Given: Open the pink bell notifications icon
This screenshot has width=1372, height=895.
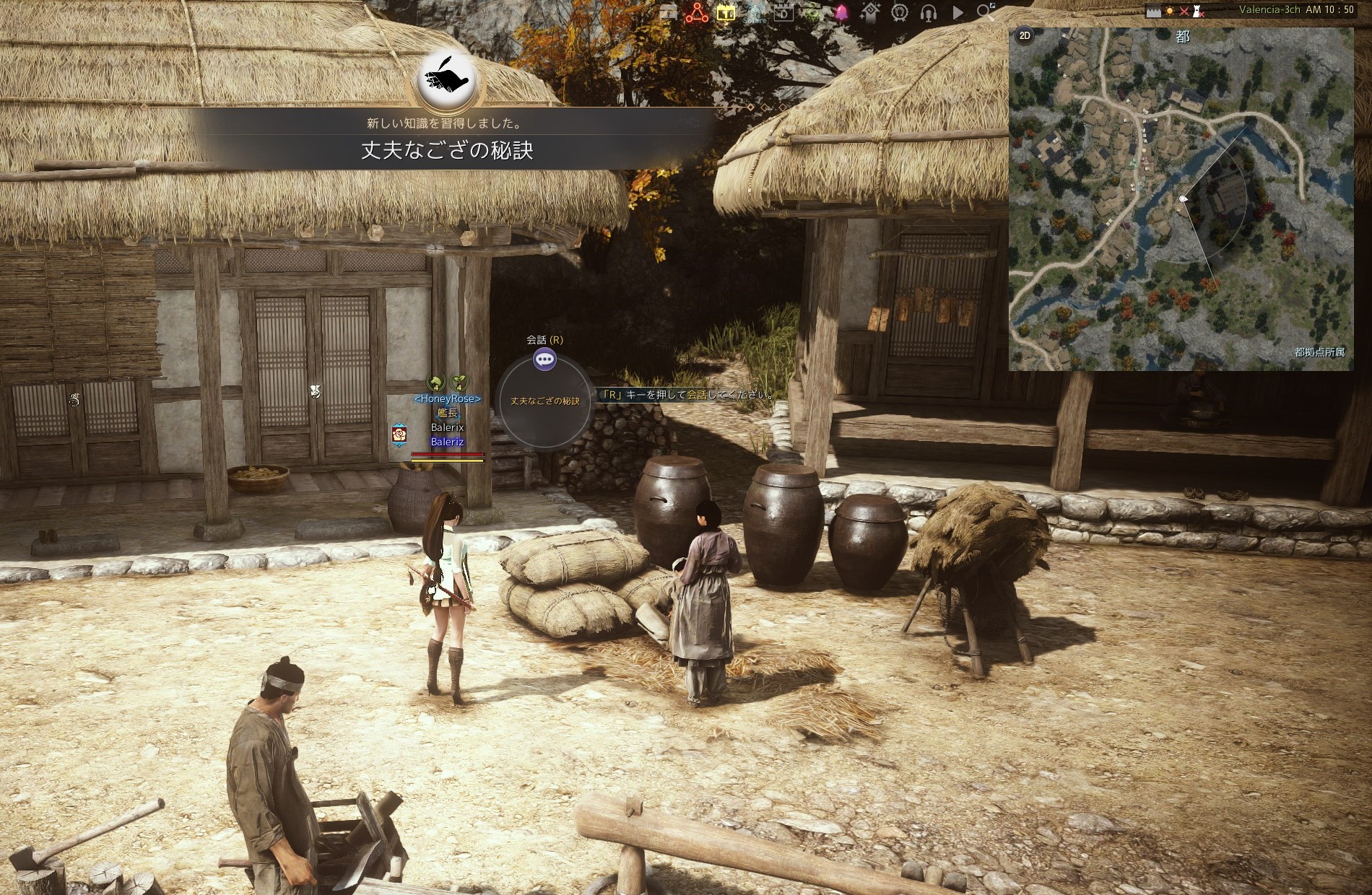Looking at the screenshot, I should coord(841,12).
